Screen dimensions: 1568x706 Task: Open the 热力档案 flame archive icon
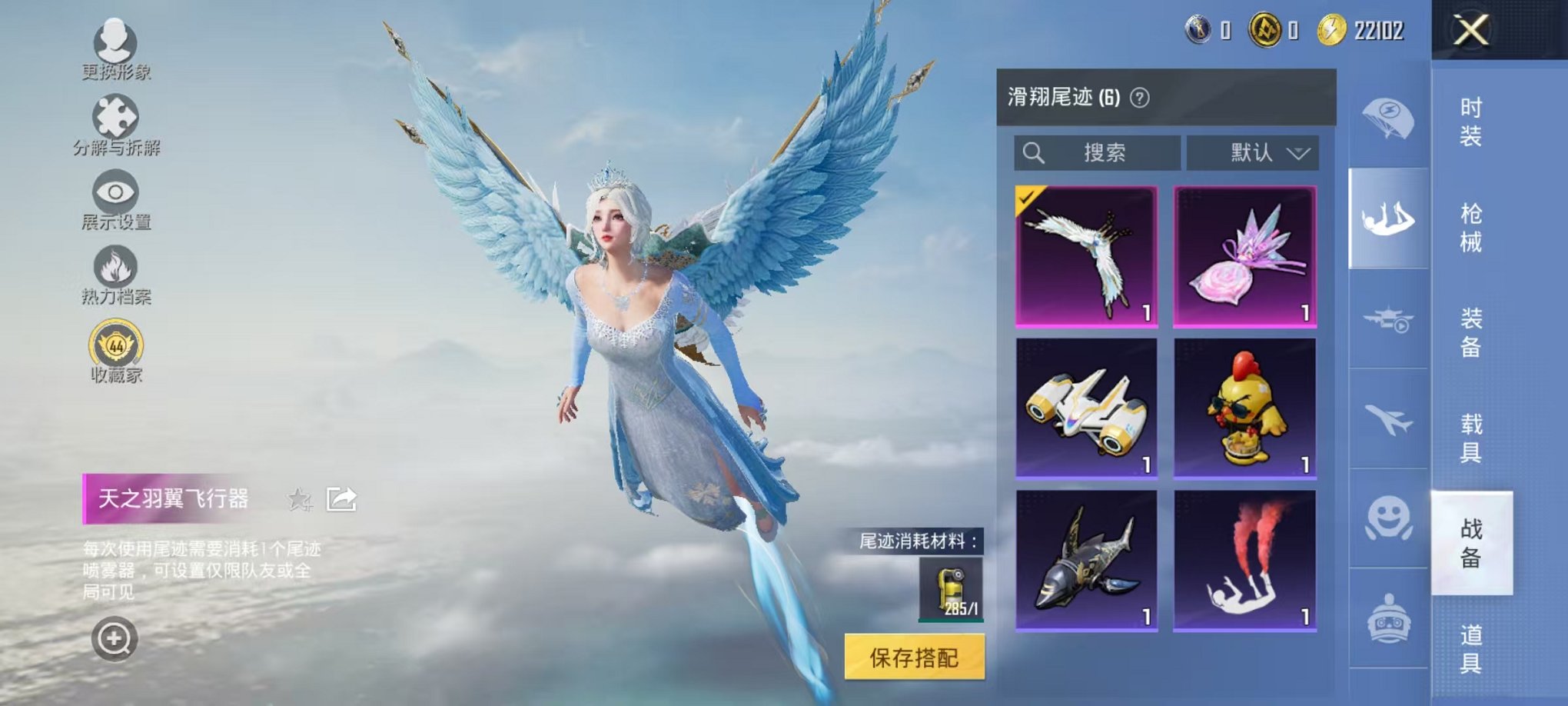[114, 269]
